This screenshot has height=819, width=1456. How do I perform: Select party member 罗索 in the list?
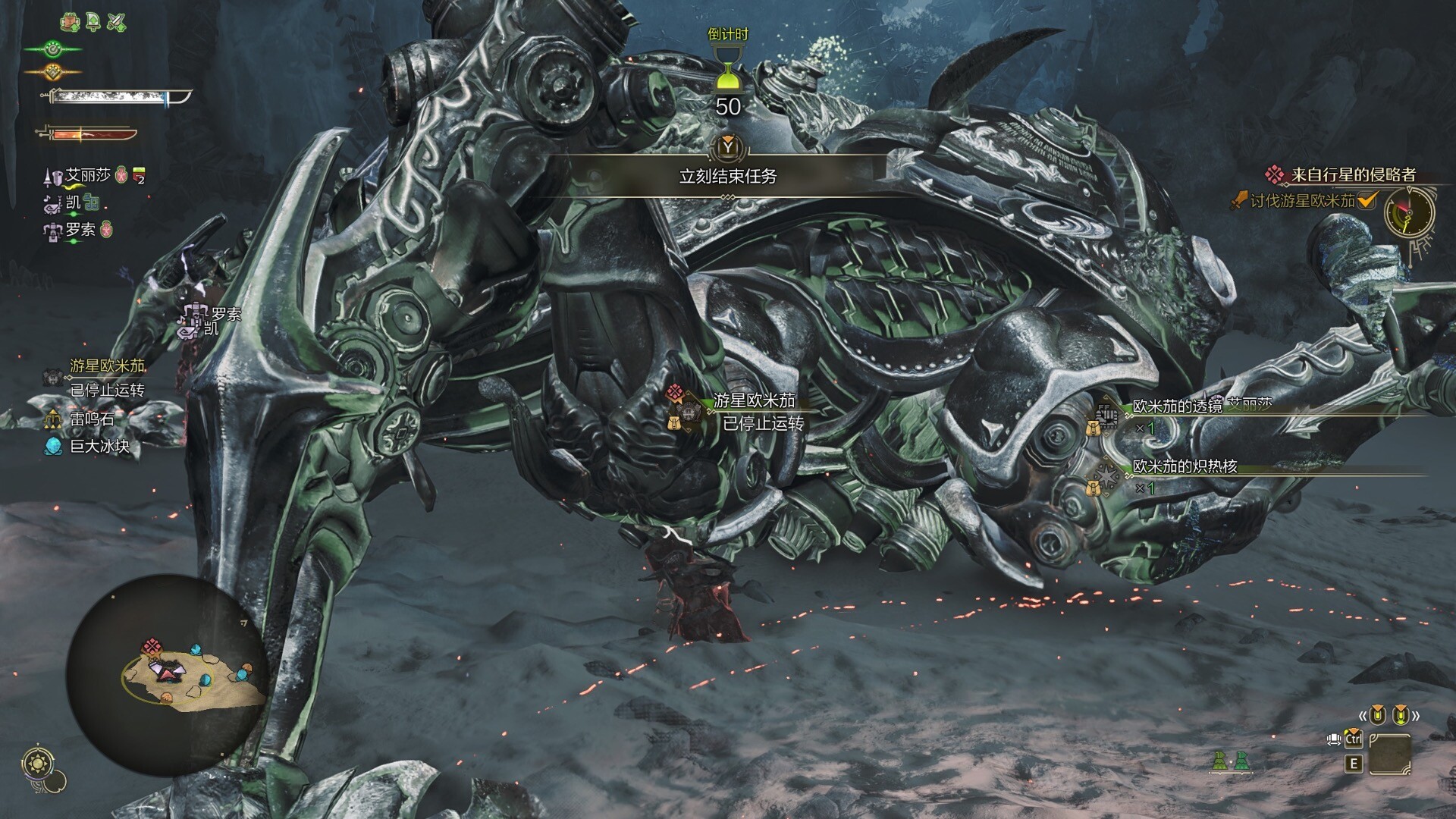pos(80,229)
